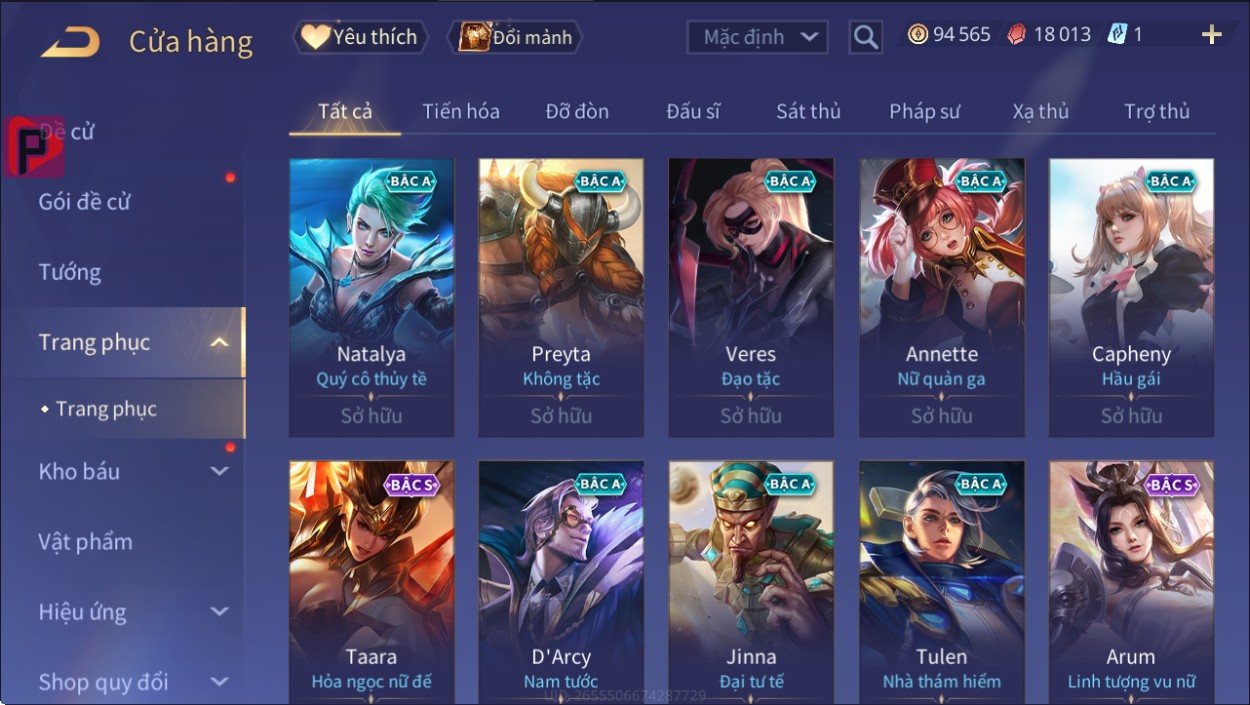Image resolution: width=1250 pixels, height=705 pixels.
Task: Open the Tướng heroes menu
Action: [70, 272]
